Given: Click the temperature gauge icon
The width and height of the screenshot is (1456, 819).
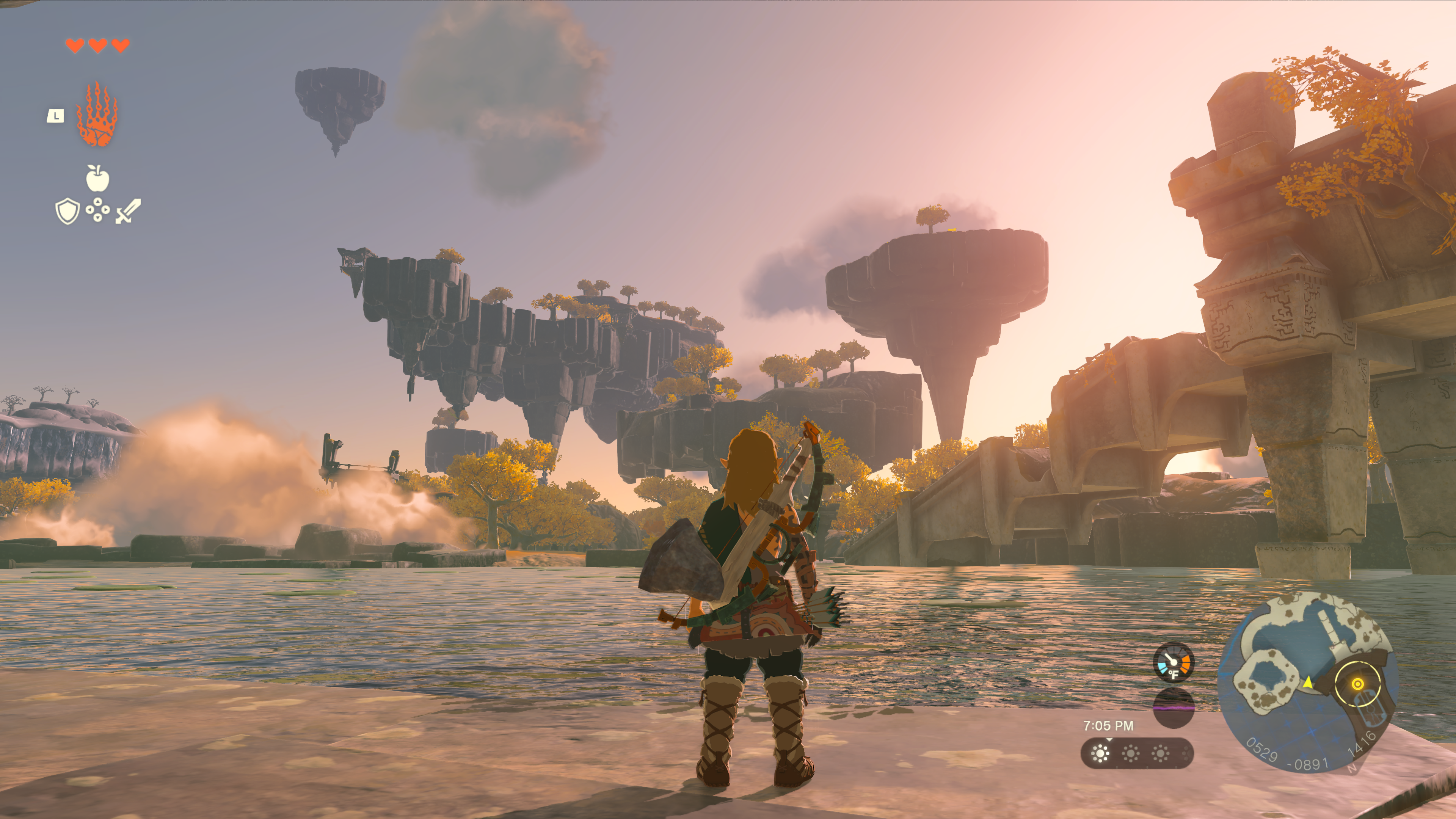Looking at the screenshot, I should point(1174,662).
